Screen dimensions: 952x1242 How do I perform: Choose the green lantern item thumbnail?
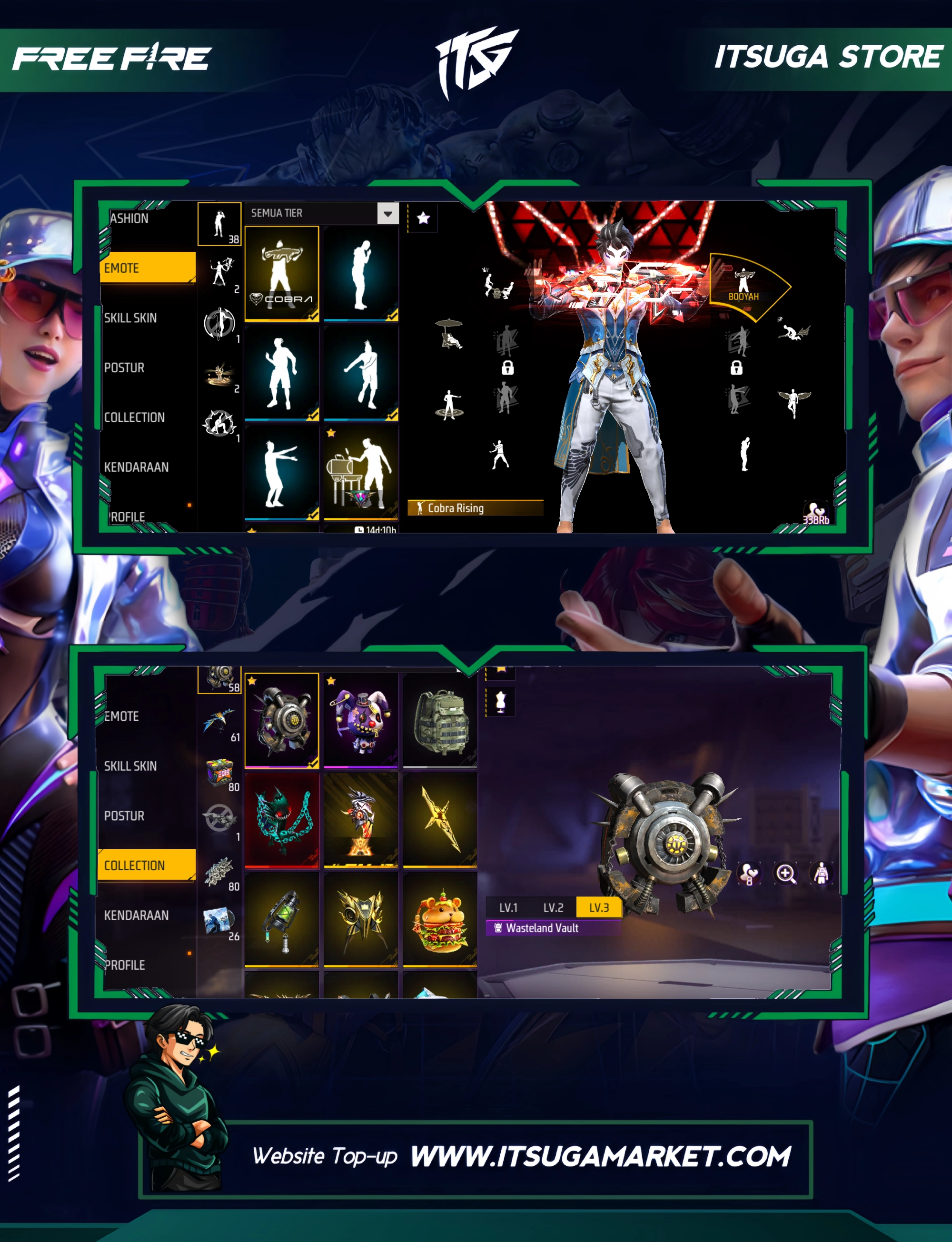click(282, 918)
